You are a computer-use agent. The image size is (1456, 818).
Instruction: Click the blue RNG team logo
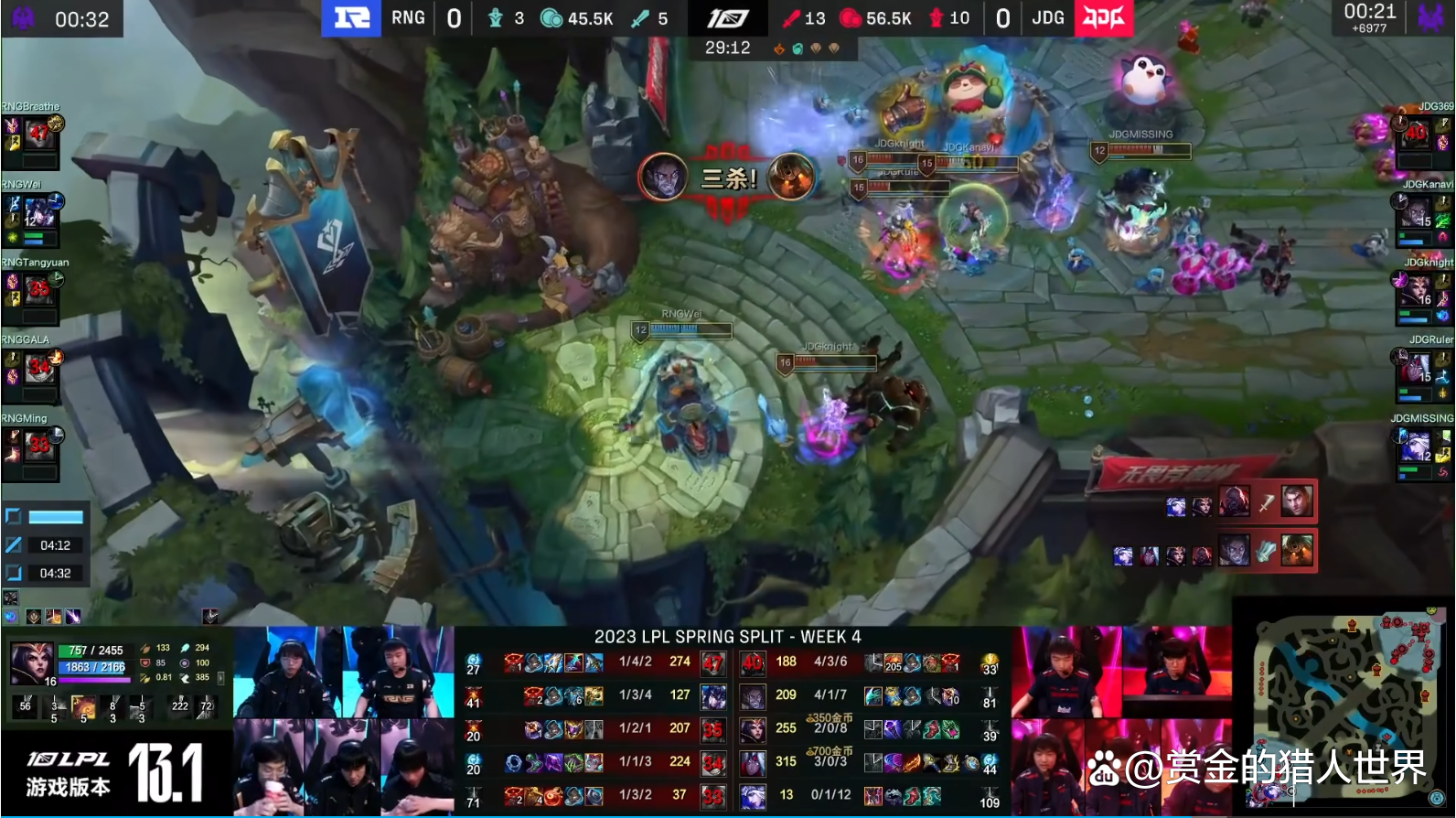pyautogui.click(x=351, y=18)
